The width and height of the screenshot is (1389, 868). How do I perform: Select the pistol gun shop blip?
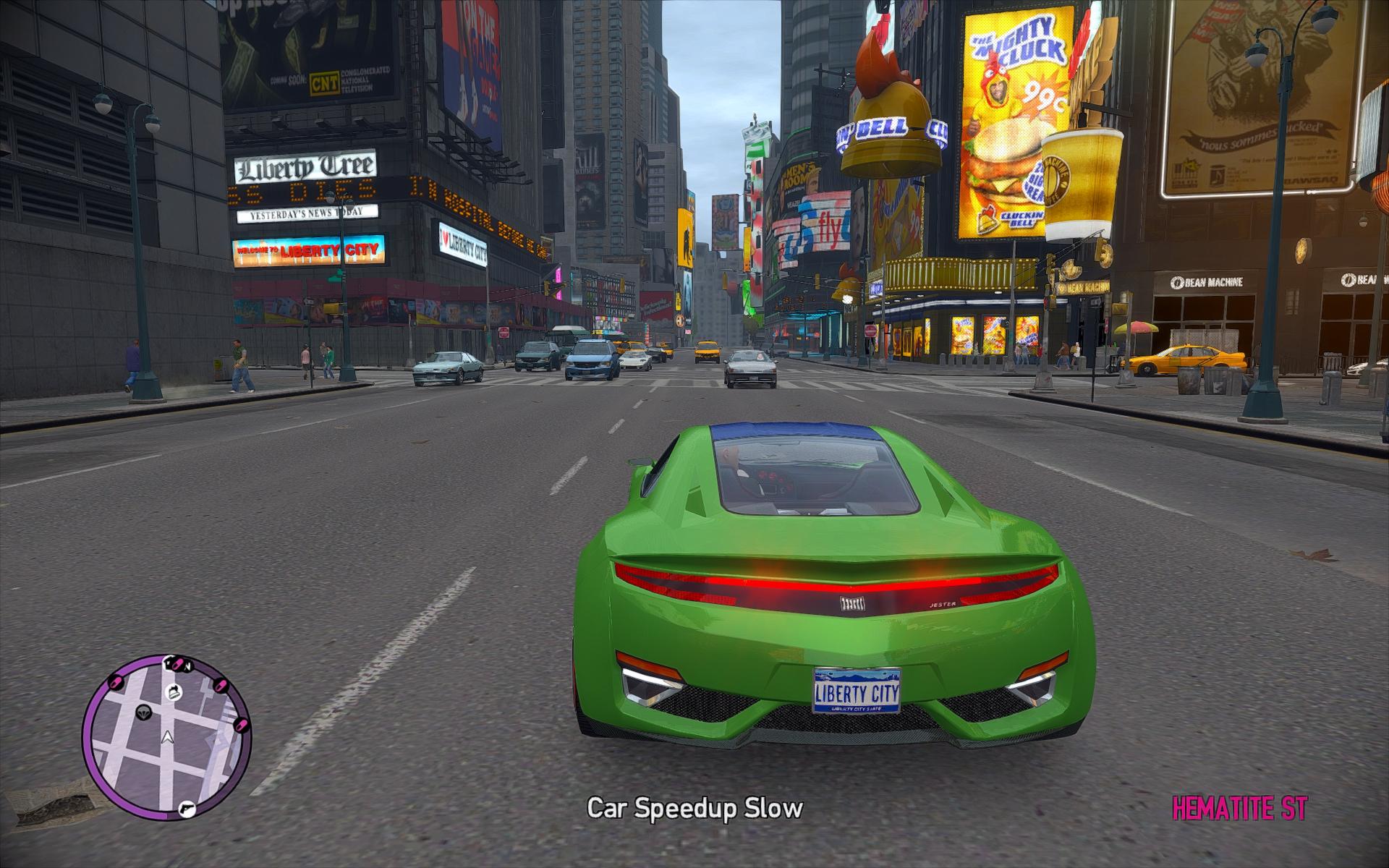click(x=187, y=807)
